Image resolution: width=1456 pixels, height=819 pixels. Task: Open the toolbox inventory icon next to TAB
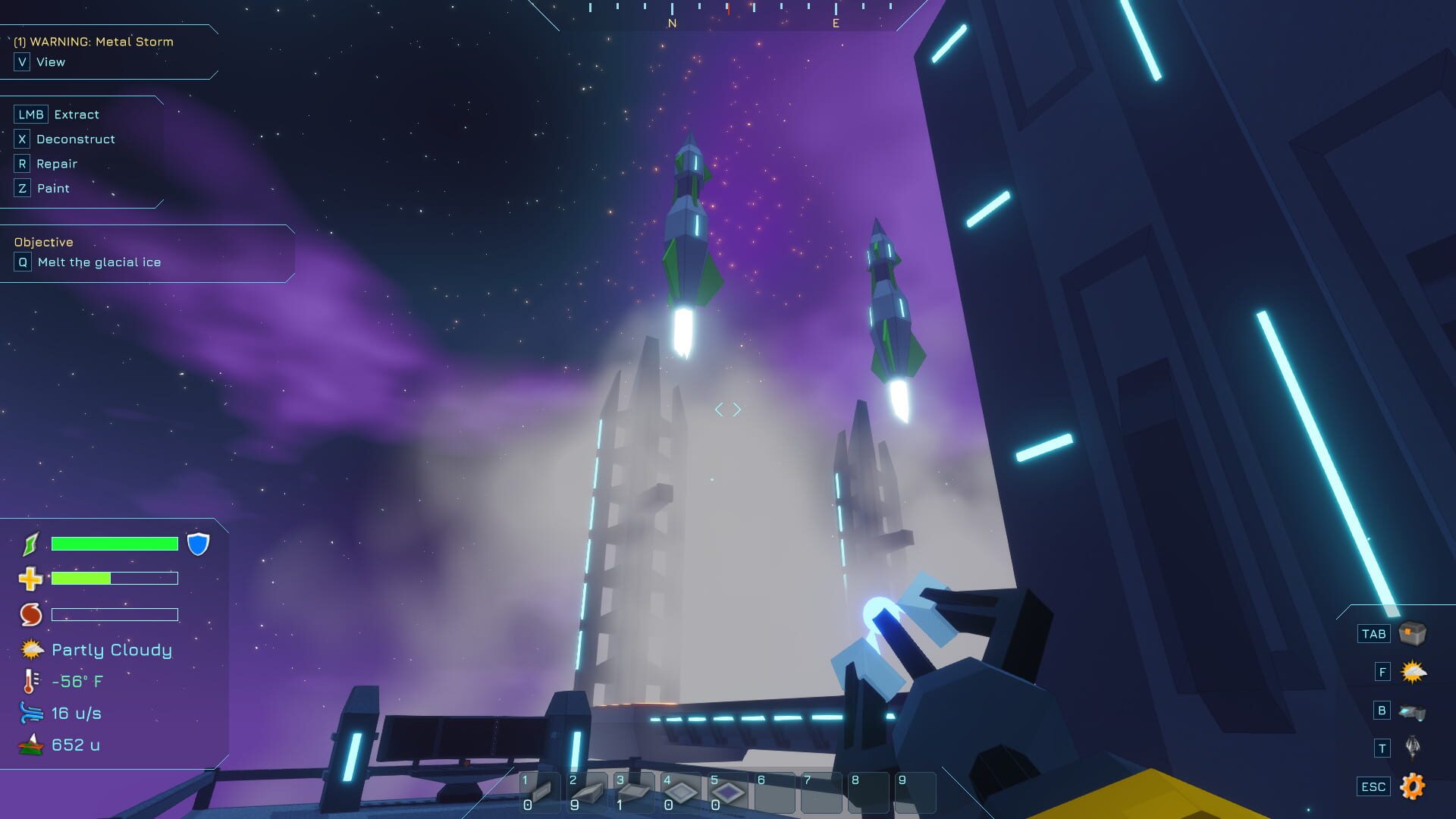pos(1412,633)
